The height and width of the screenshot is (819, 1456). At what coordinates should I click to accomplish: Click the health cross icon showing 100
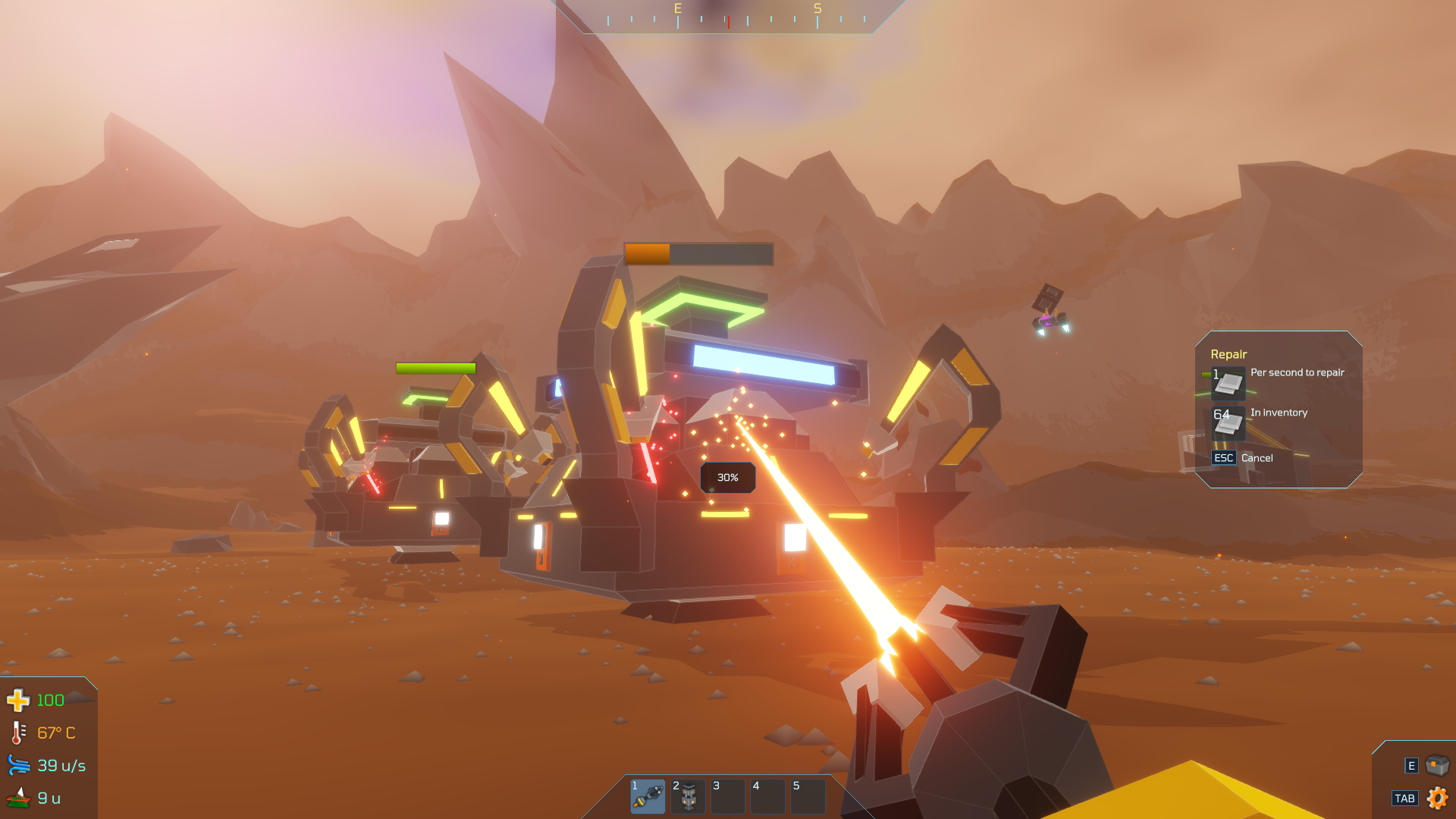coord(19,700)
